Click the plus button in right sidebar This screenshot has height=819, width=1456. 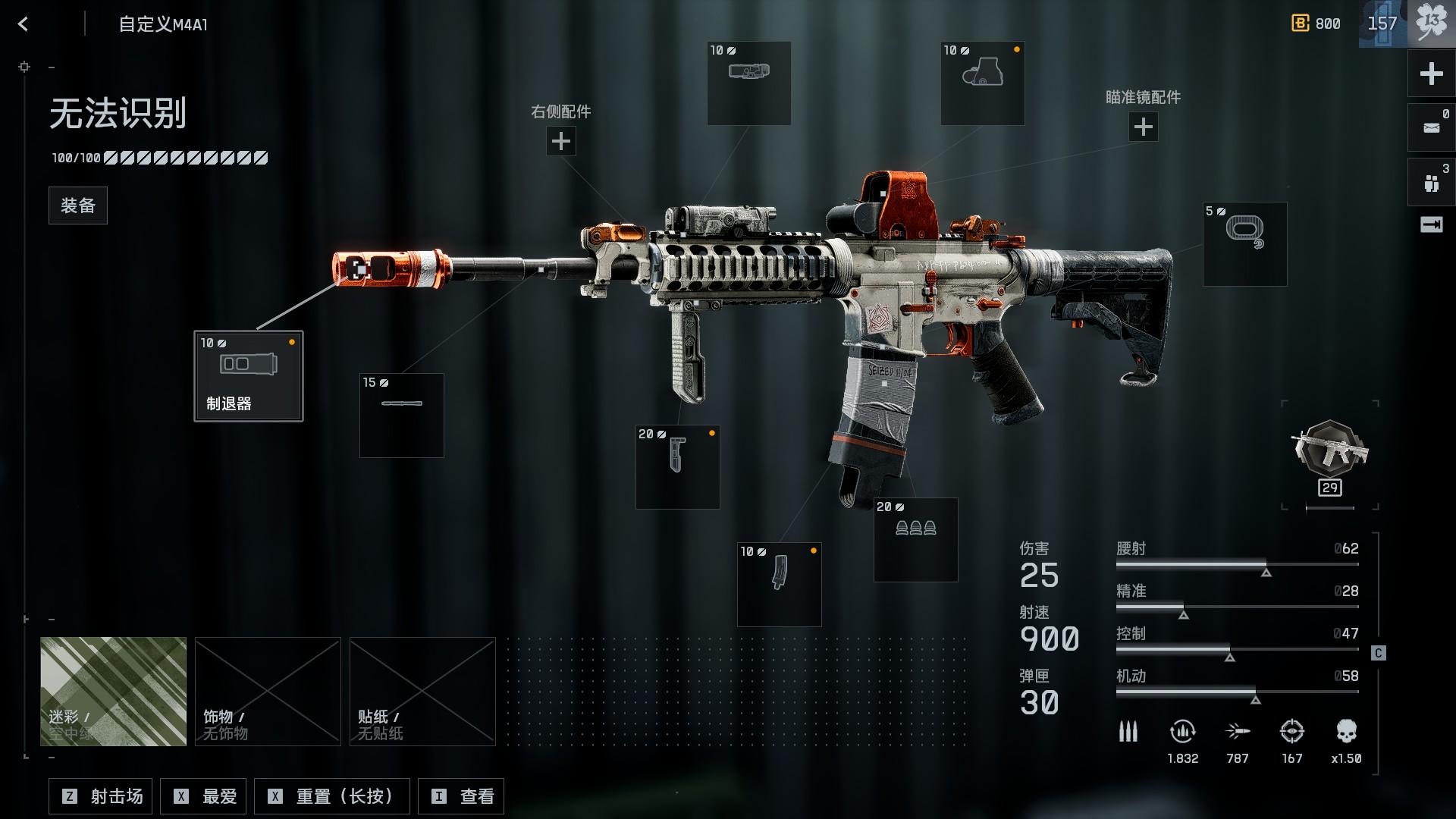(x=1431, y=74)
